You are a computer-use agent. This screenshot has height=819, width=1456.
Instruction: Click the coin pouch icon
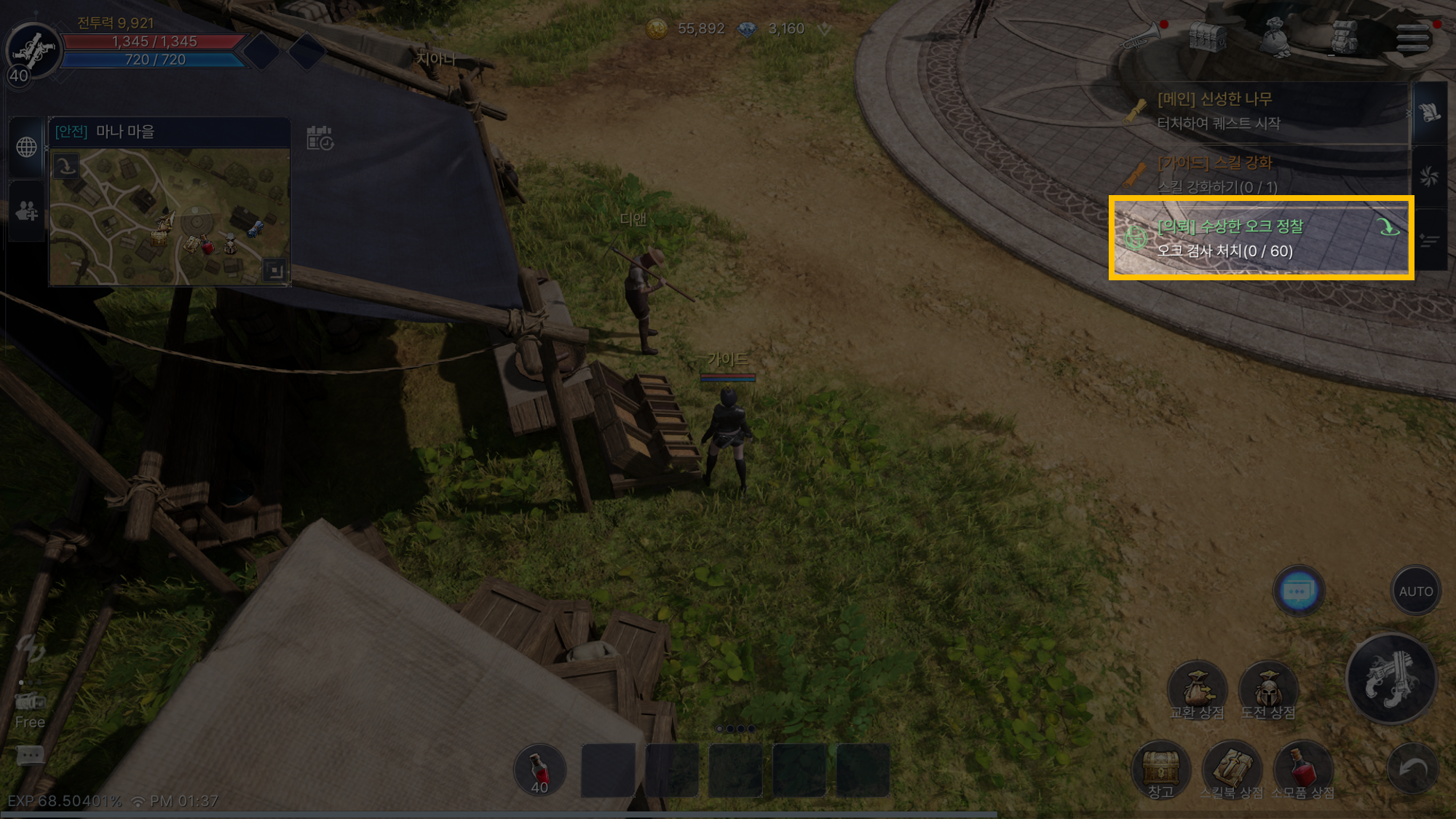(x=1275, y=36)
